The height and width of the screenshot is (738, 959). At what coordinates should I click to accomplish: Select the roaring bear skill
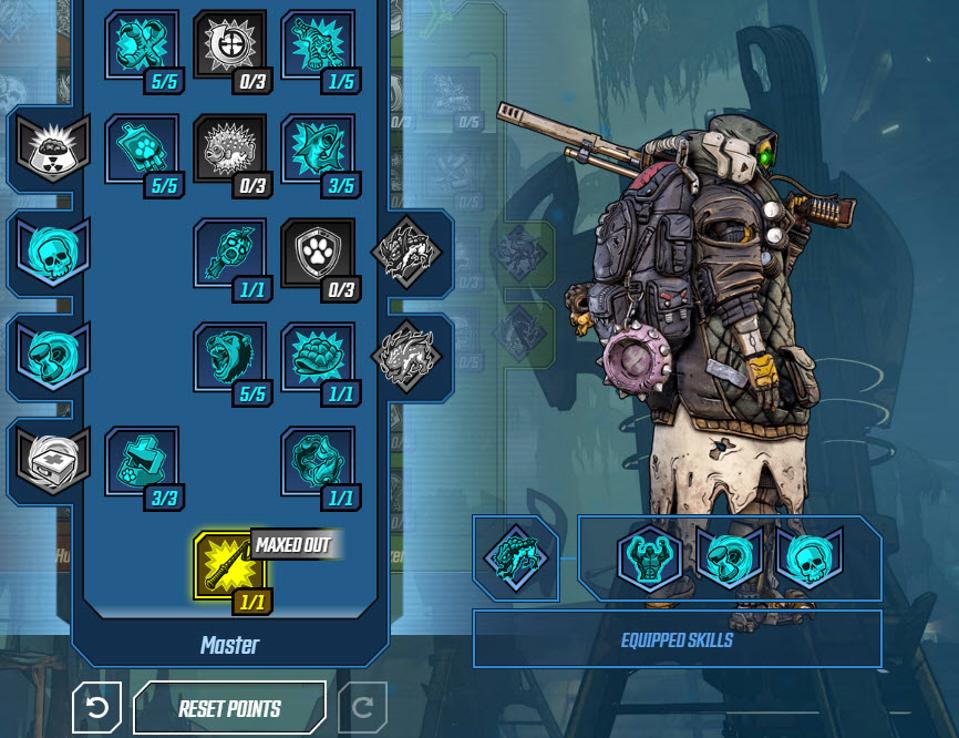pyautogui.click(x=229, y=358)
